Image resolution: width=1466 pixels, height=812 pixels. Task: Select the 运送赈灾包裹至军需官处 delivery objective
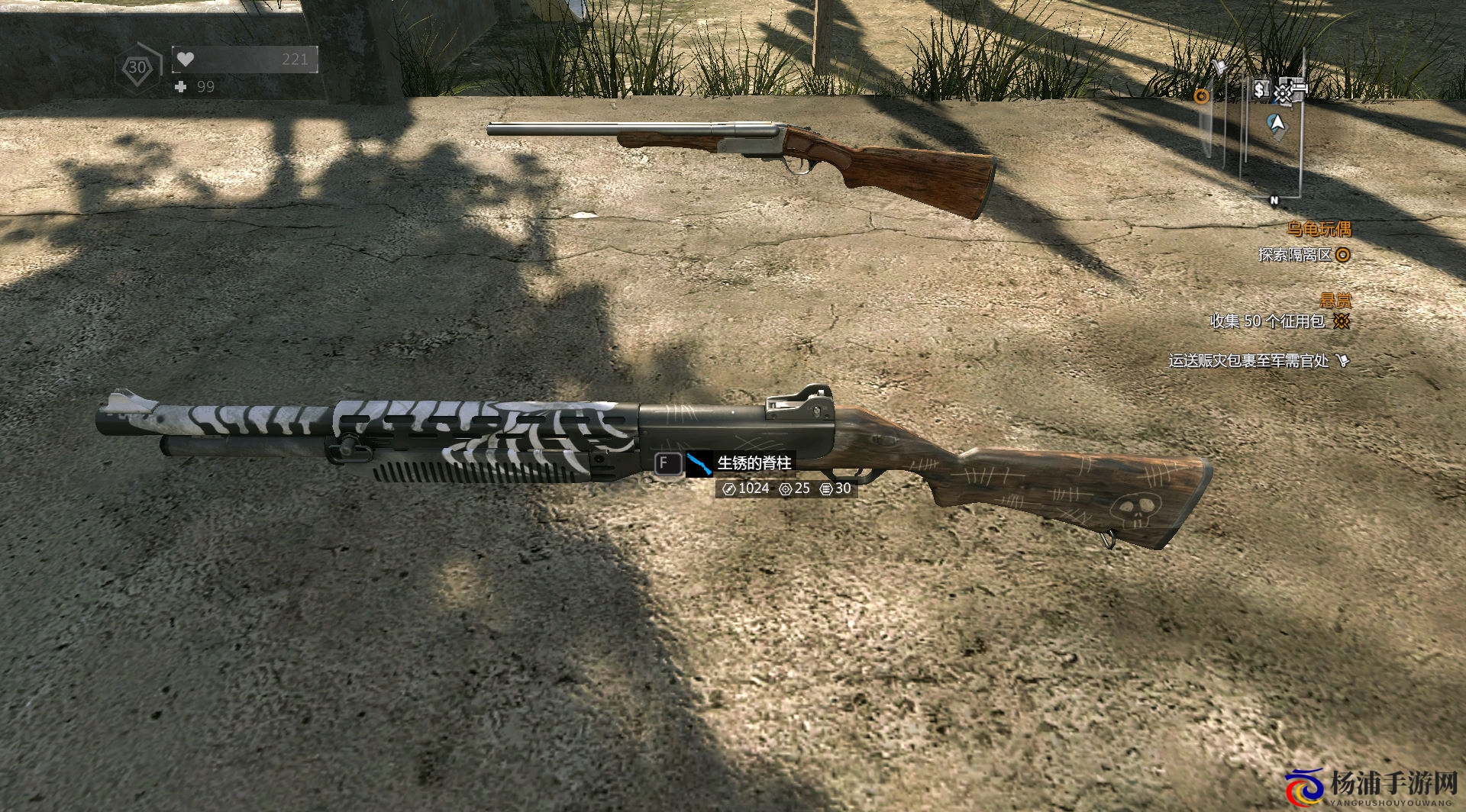click(x=1249, y=360)
